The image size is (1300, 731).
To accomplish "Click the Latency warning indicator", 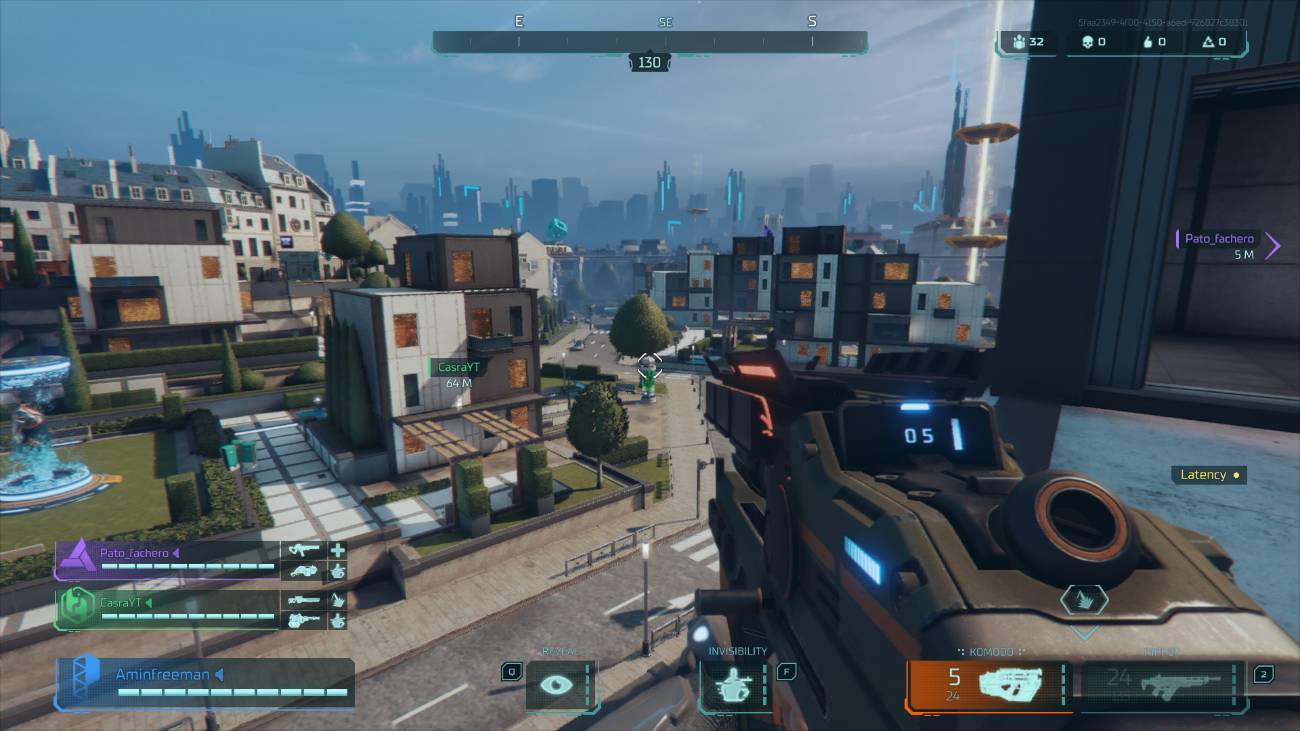I will 1209,475.
